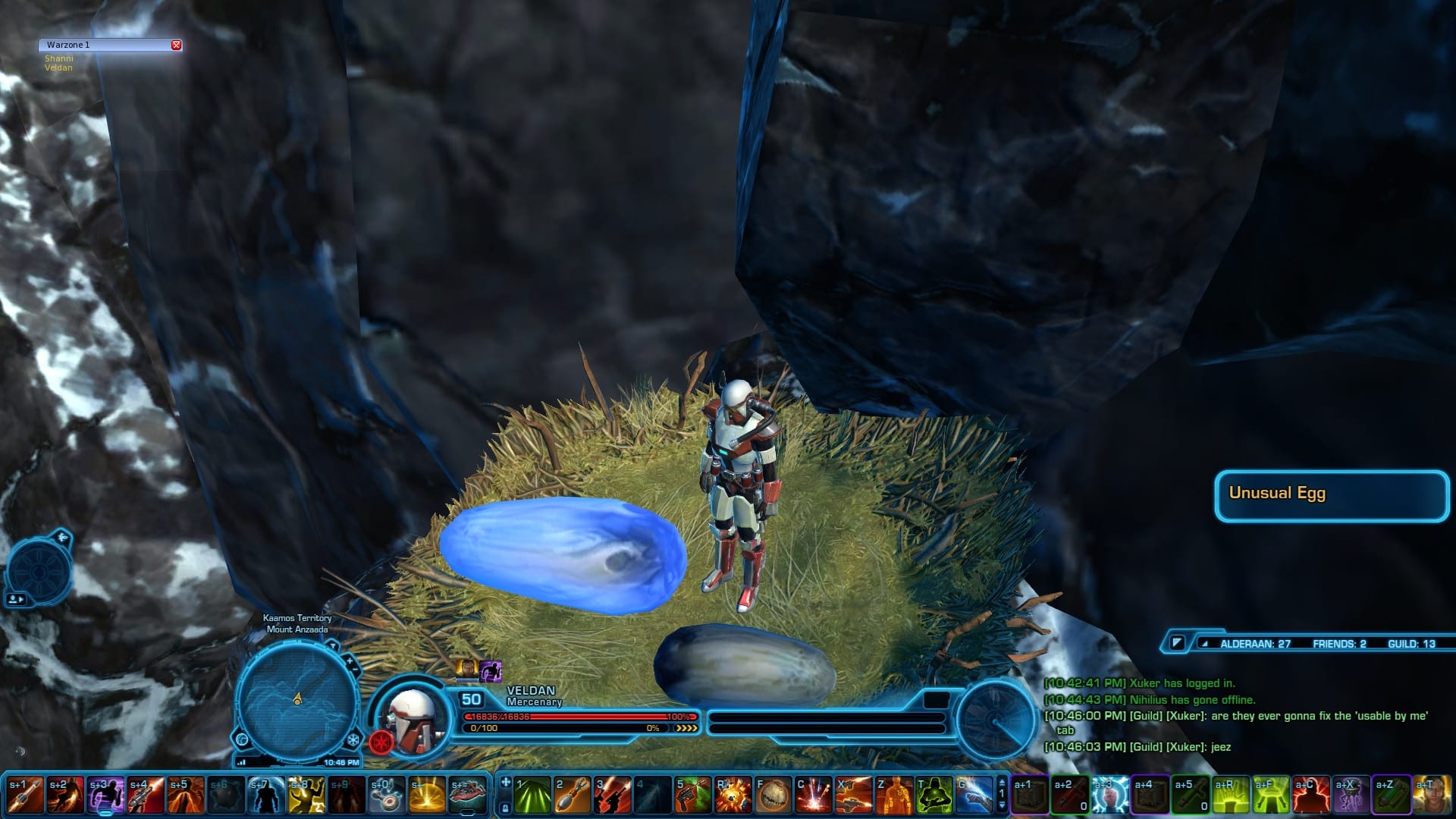Toggle the quickbar lock icon
This screenshot has height=819, width=1456.
(505, 808)
